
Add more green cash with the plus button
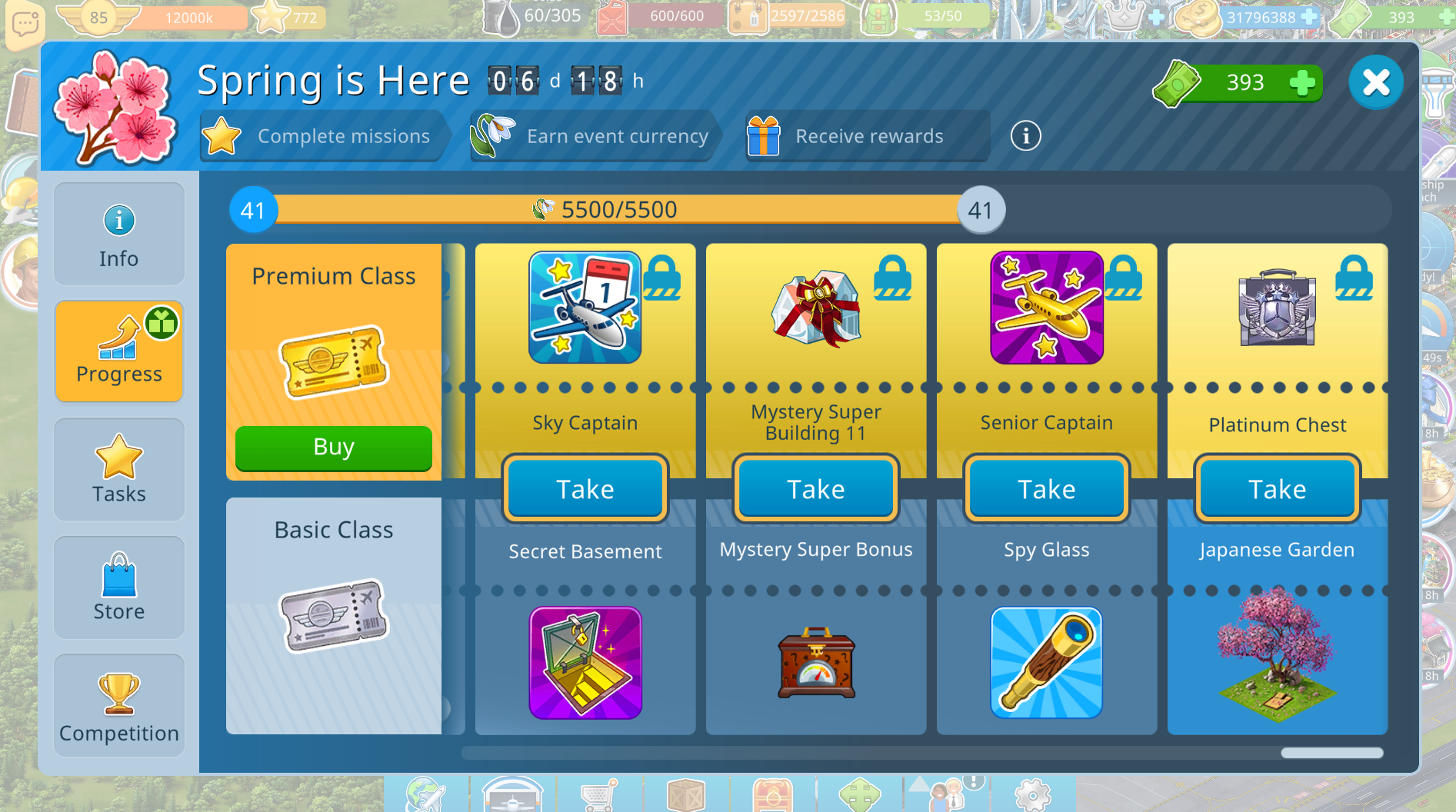1302,83
